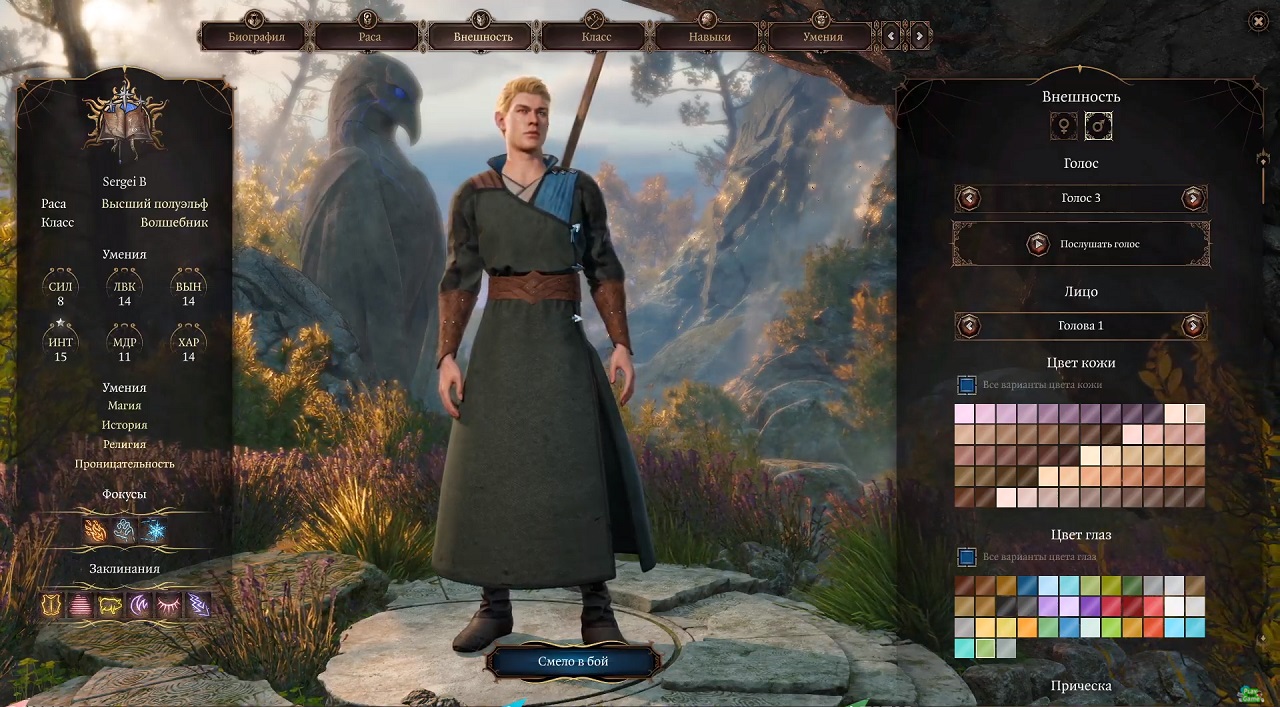1280x707 pixels.
Task: Close the character creation screen
Action: [x=1258, y=21]
